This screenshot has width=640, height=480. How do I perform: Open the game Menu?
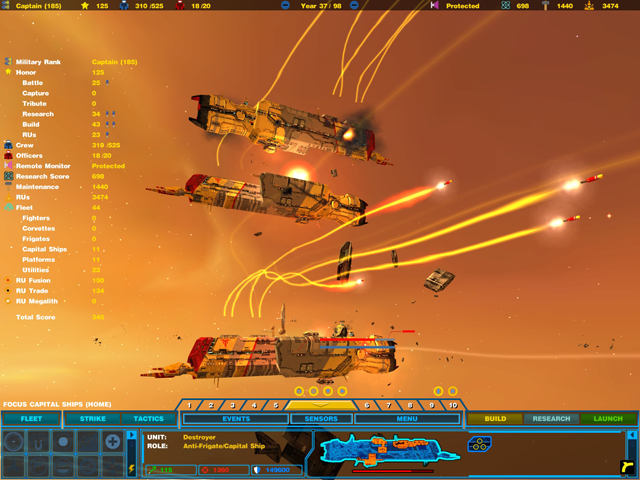406,419
